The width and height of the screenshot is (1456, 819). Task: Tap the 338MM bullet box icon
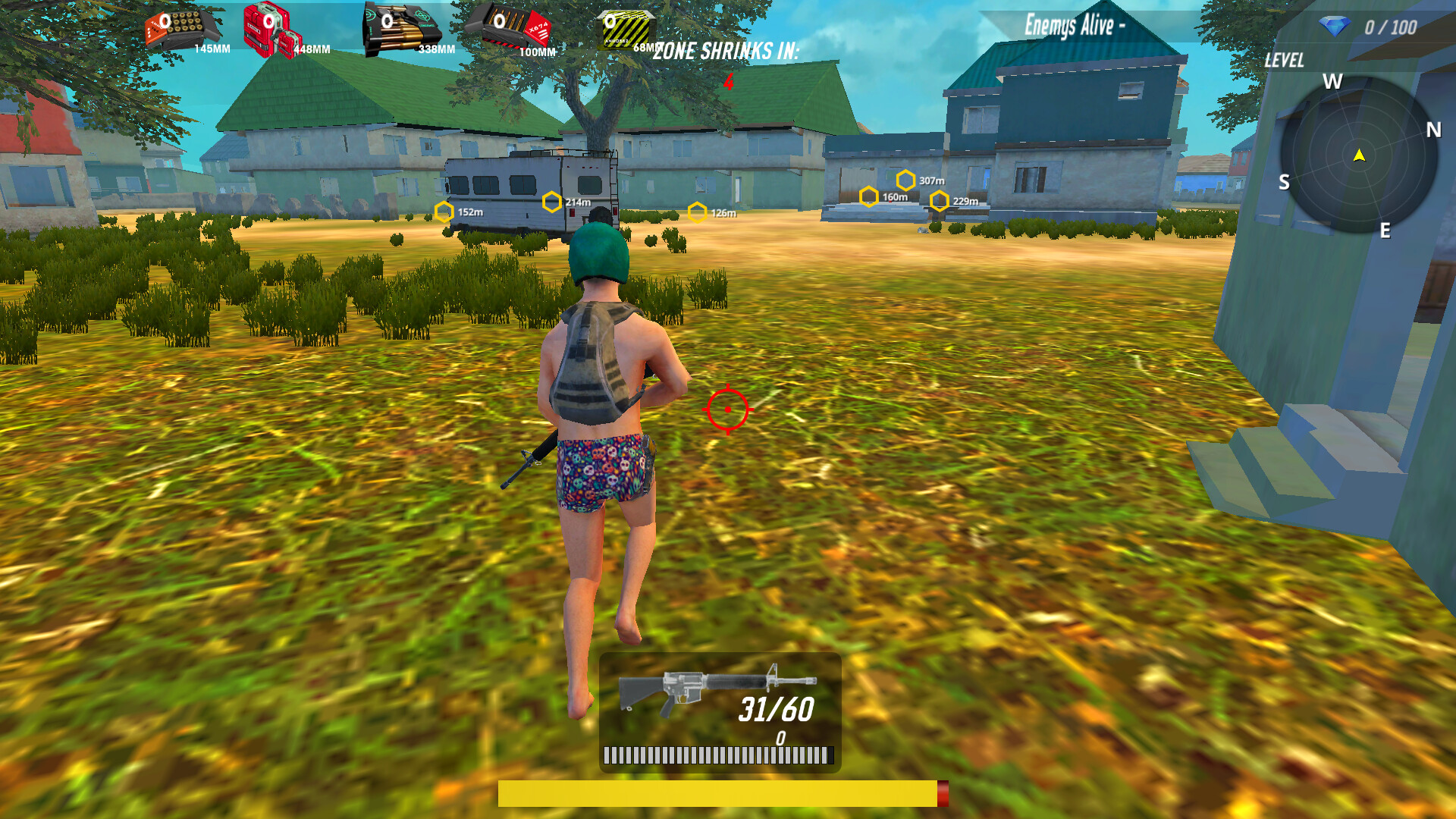pyautogui.click(x=402, y=27)
